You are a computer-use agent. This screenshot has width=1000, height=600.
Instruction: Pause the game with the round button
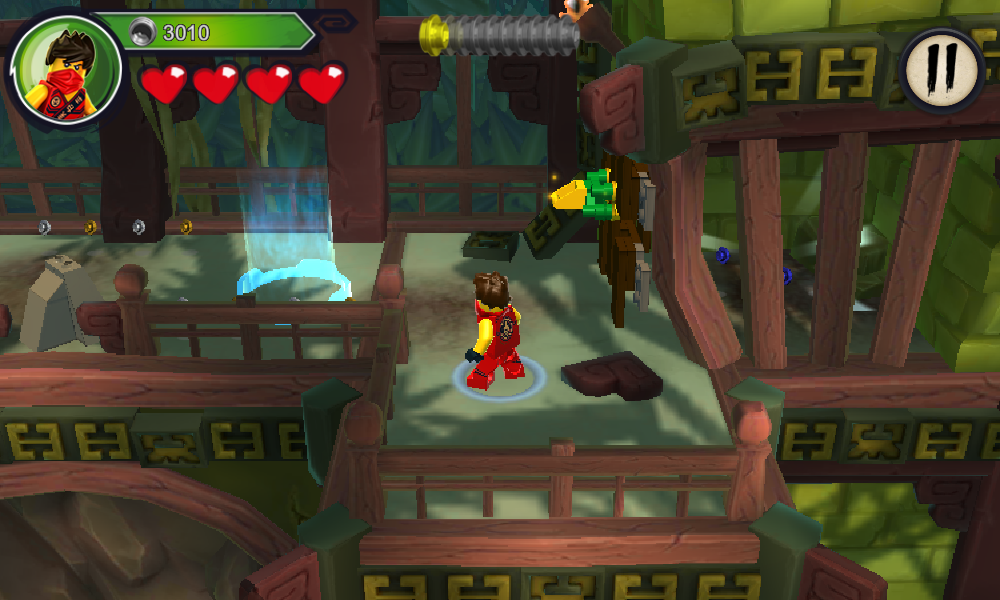(x=942, y=69)
